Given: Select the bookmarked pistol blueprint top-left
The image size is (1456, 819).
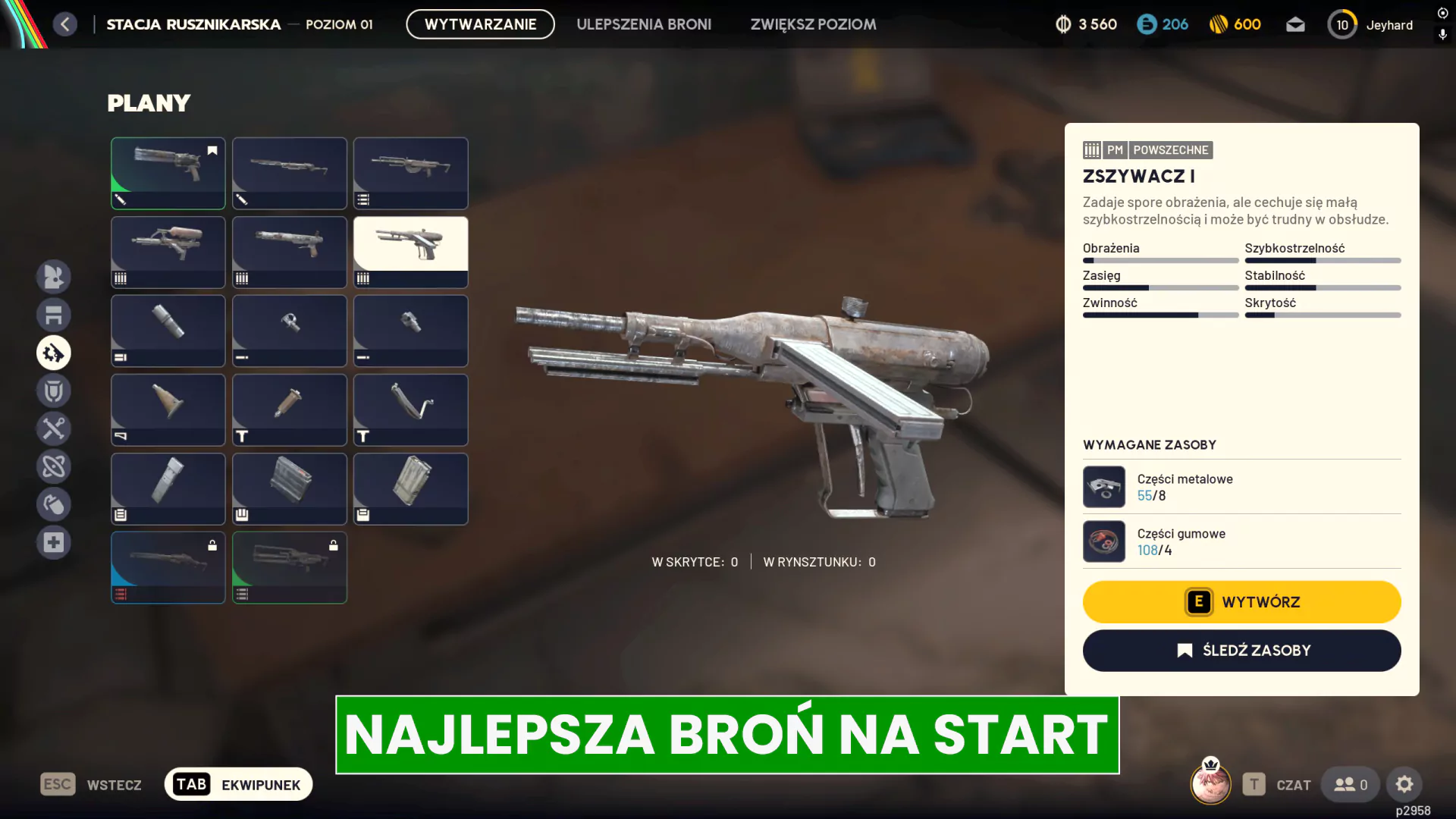Looking at the screenshot, I should click(168, 173).
